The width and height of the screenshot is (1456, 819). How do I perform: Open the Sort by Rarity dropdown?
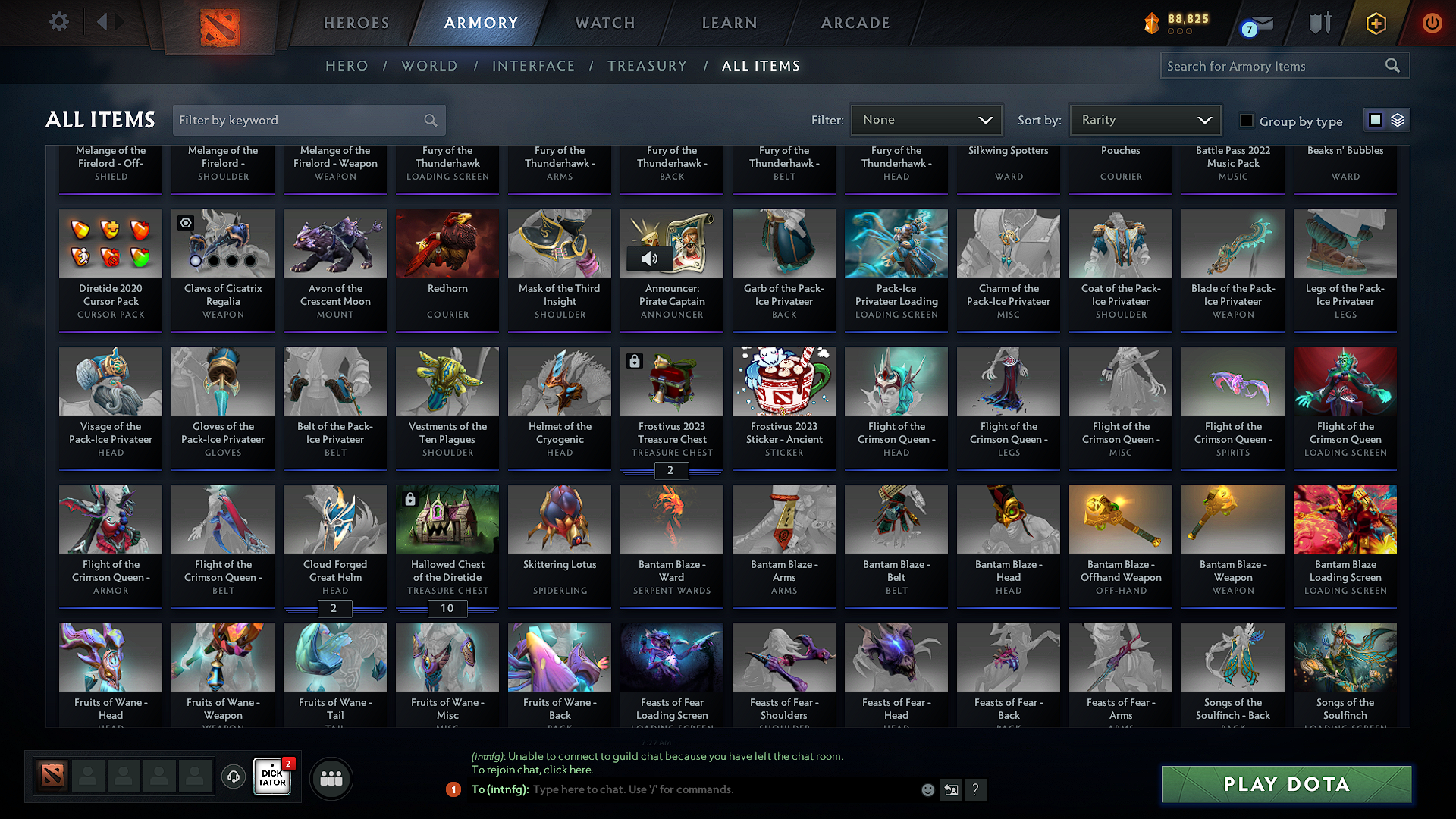(x=1144, y=119)
